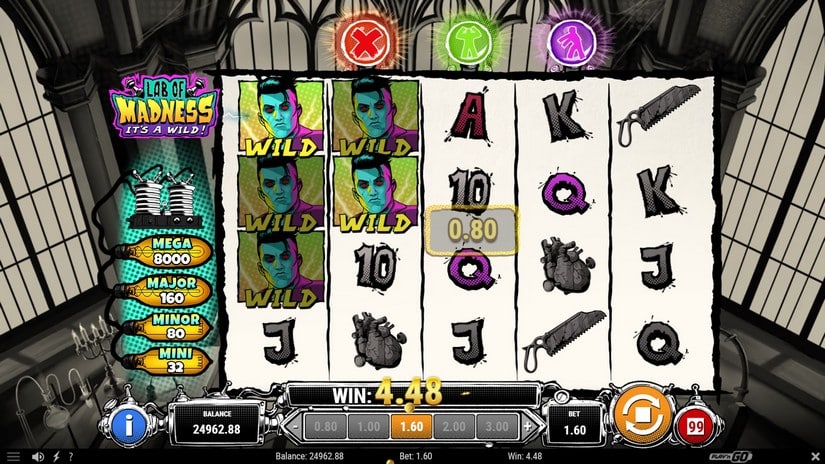Pick the 3.00 bet option

click(497, 425)
